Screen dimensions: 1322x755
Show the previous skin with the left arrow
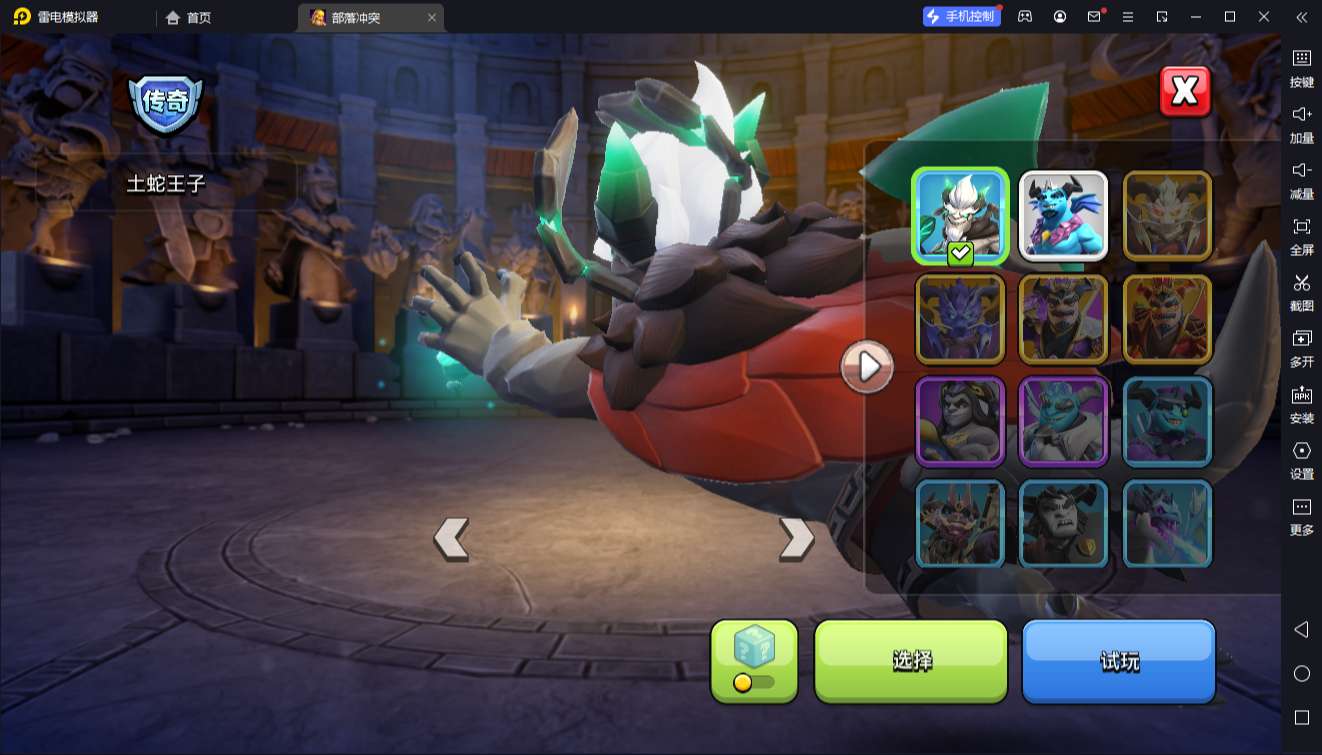tap(451, 538)
